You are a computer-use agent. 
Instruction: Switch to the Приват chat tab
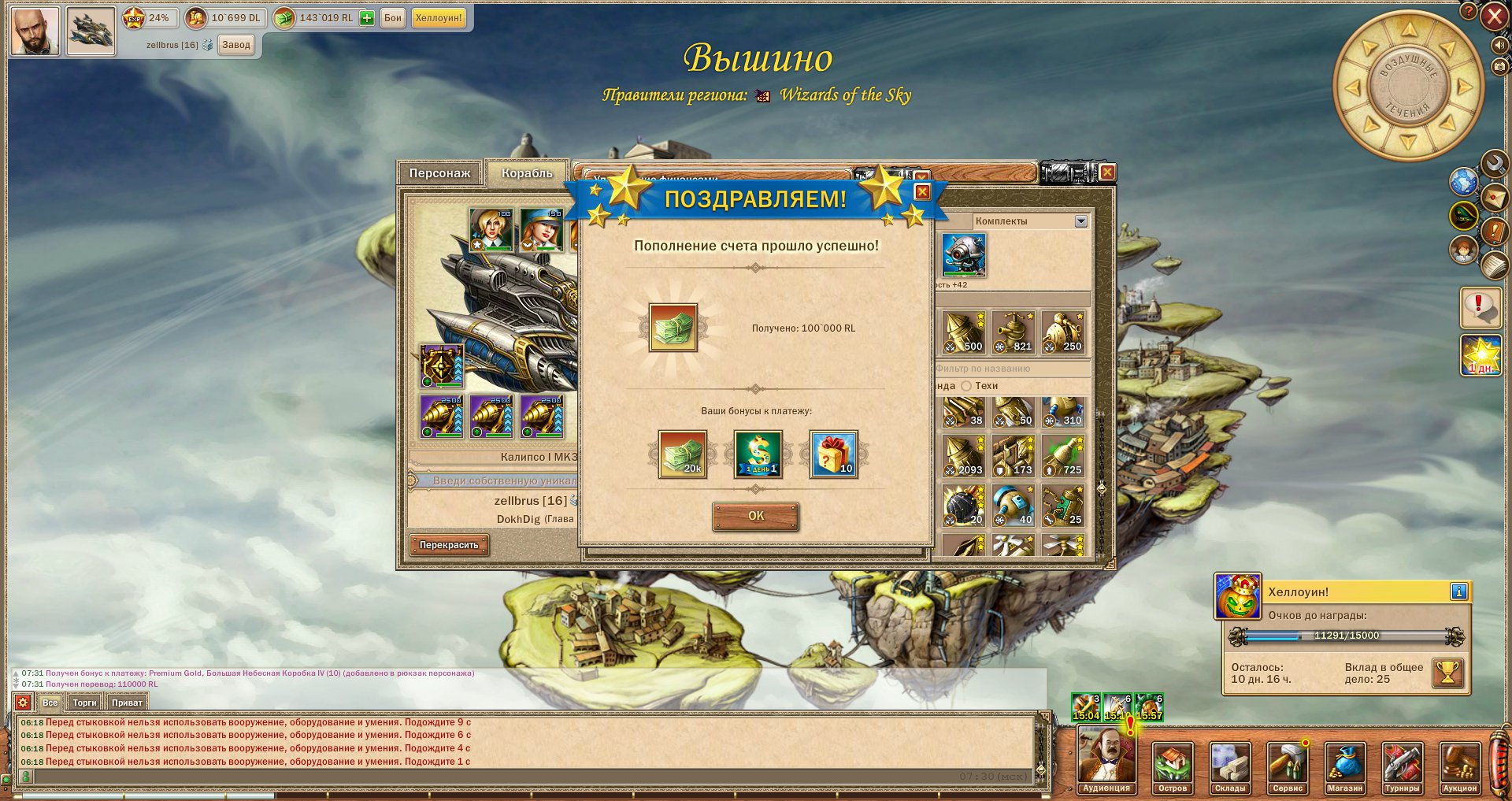(x=127, y=703)
